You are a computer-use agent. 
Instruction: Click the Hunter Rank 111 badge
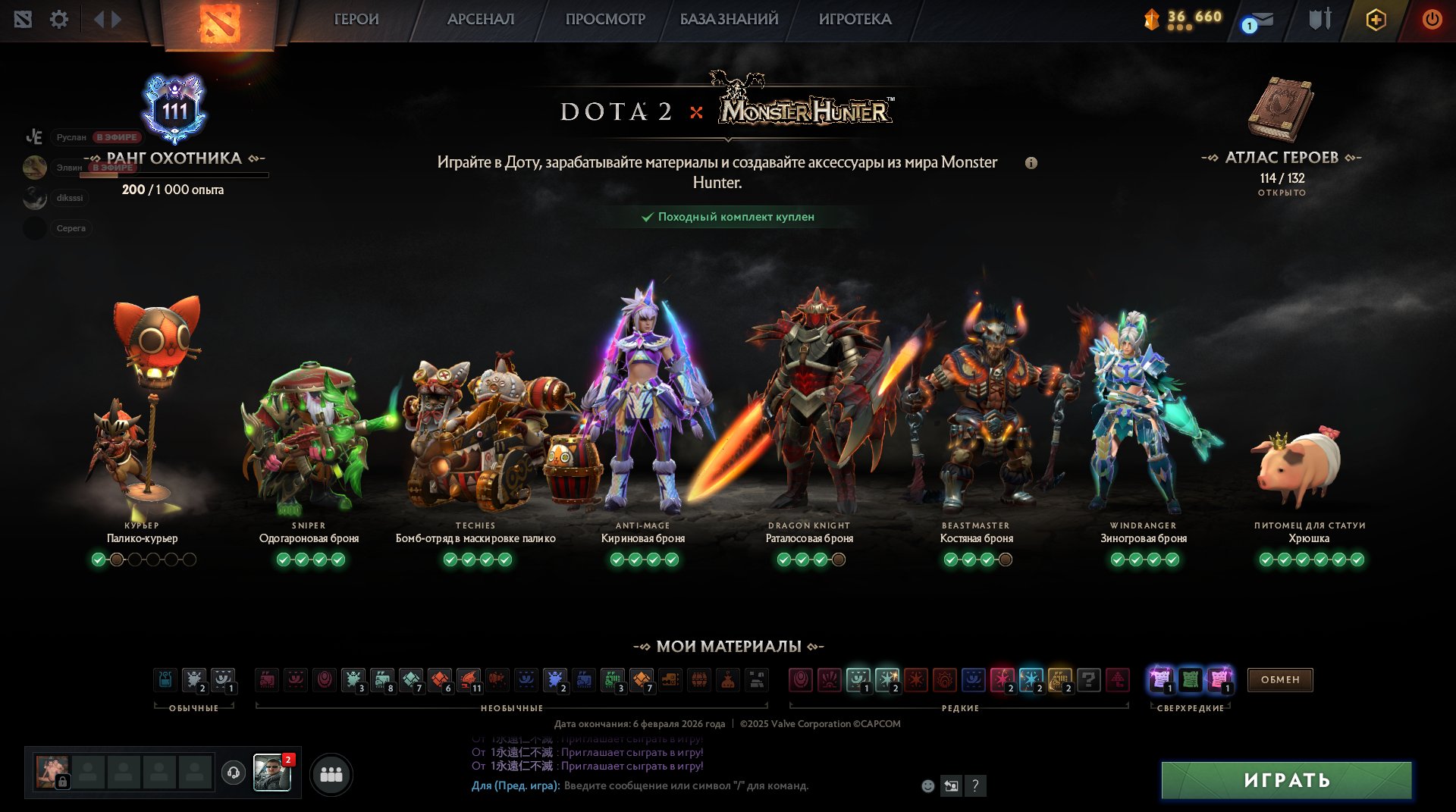coord(174,110)
